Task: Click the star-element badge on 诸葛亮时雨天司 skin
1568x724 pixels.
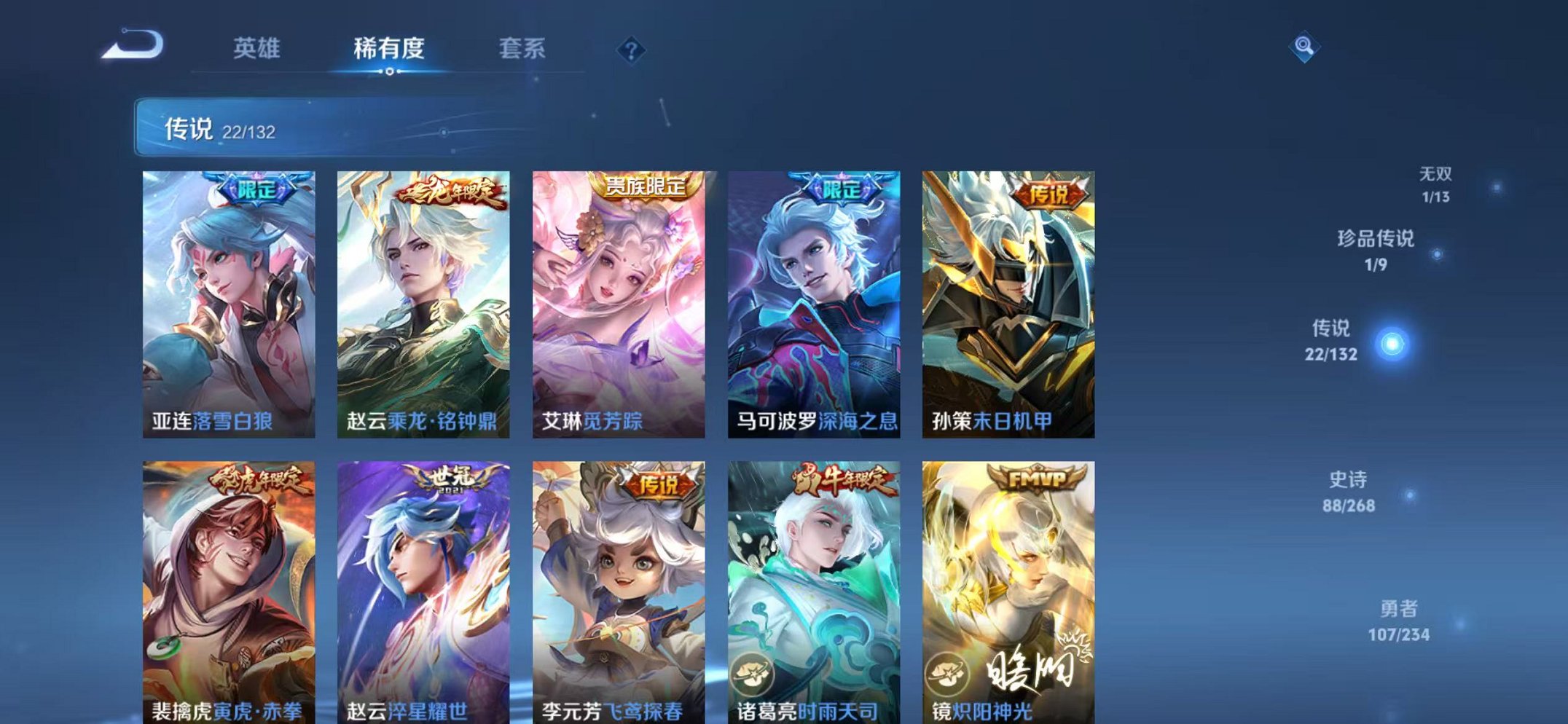Action: point(754,674)
